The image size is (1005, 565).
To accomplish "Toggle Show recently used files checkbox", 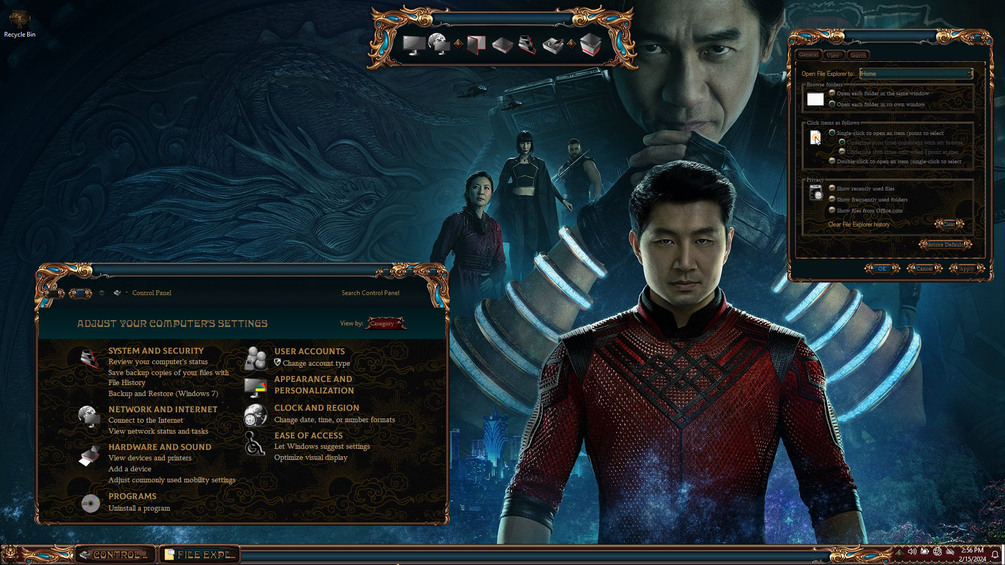I will pos(832,188).
